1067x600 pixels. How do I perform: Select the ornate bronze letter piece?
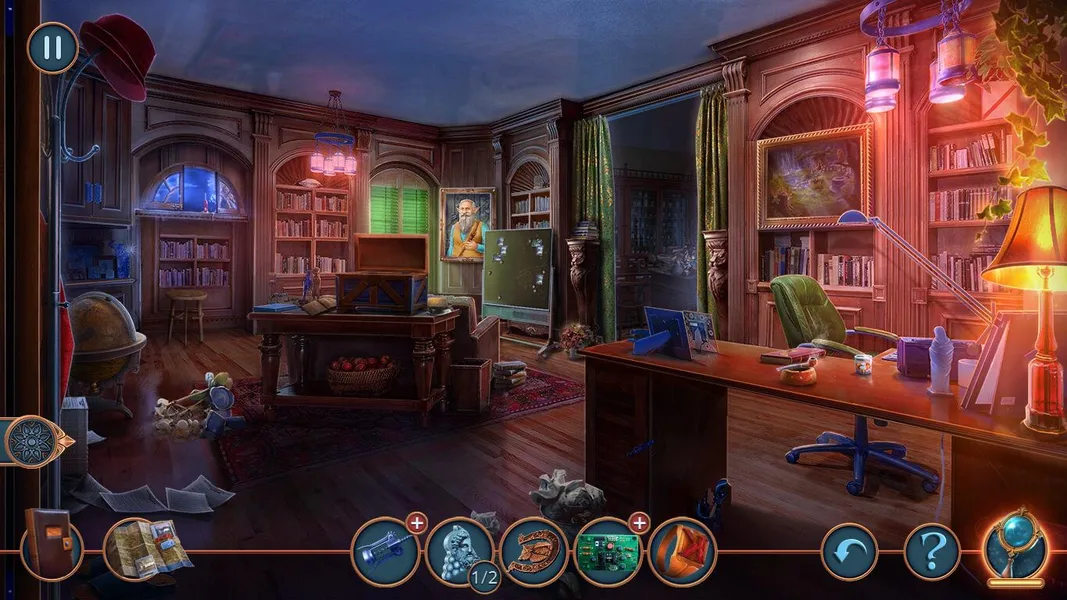click(x=534, y=551)
